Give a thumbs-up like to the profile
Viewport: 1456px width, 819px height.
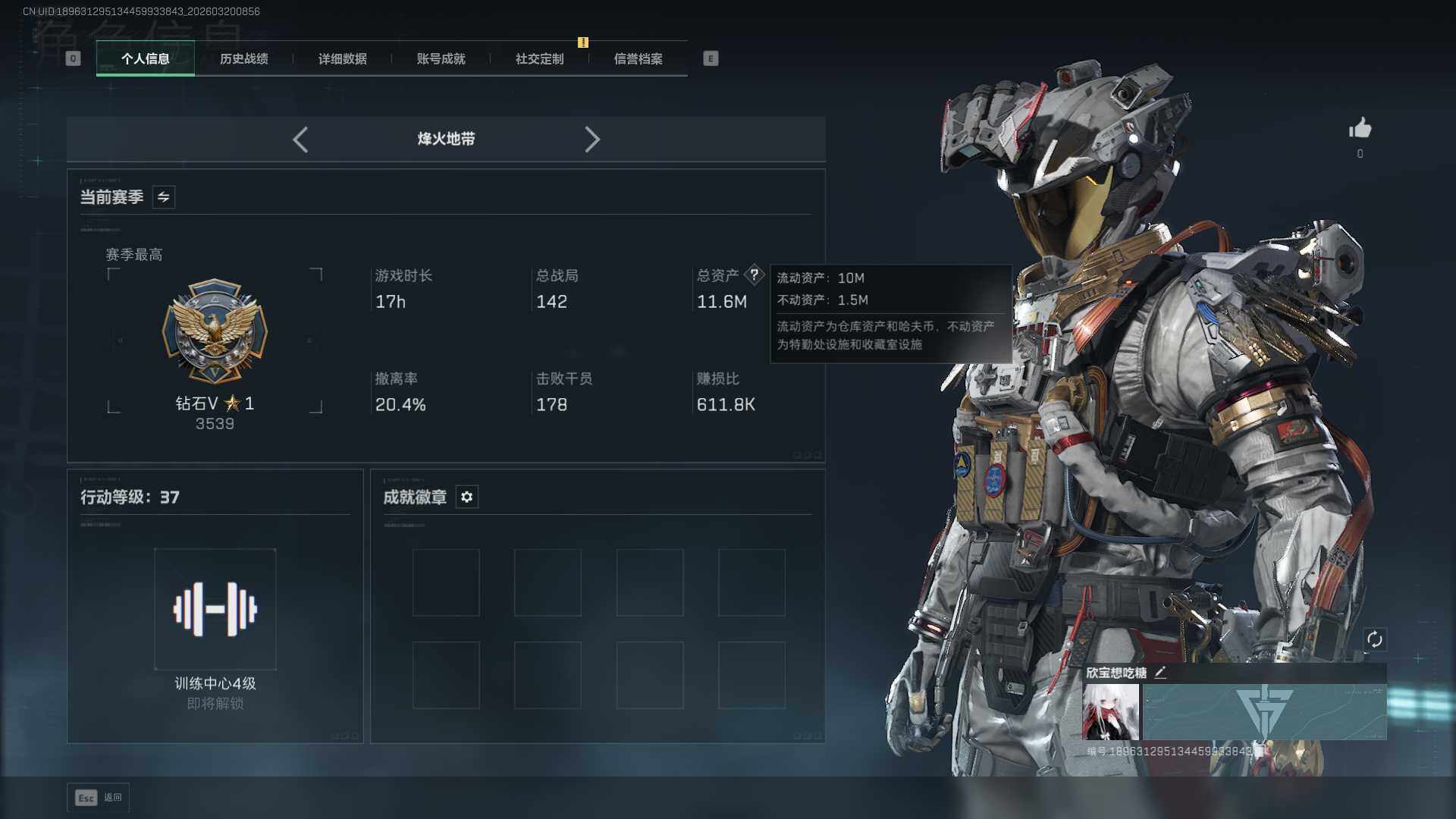point(1360,129)
